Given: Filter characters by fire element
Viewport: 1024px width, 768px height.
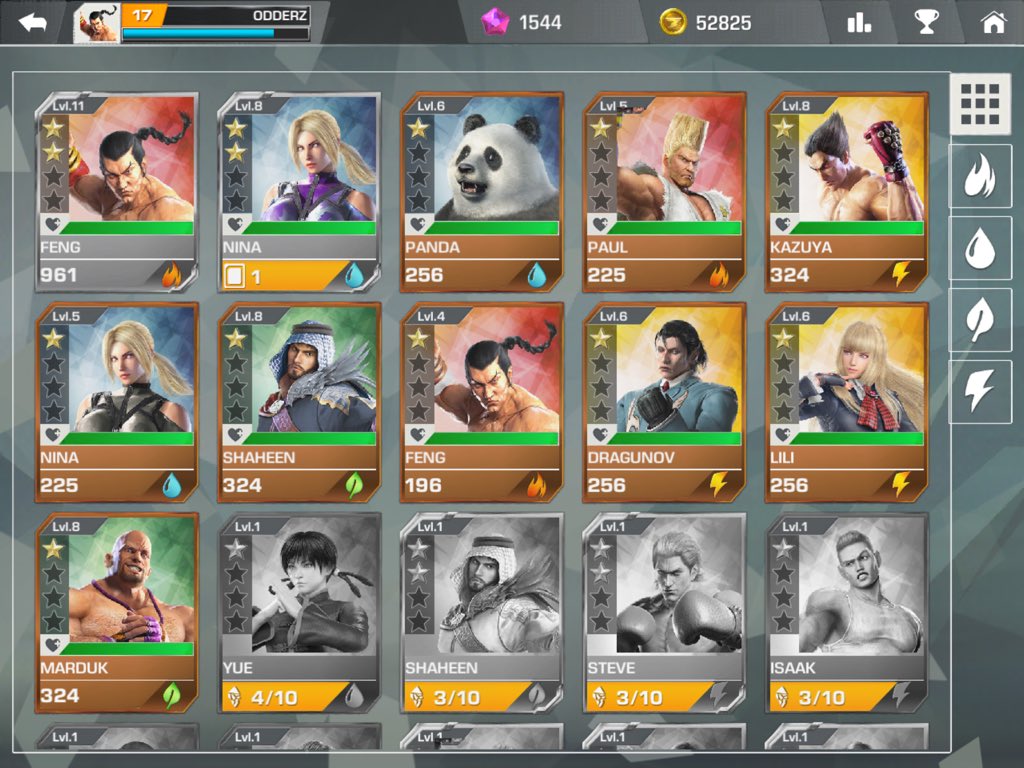Looking at the screenshot, I should [980, 177].
